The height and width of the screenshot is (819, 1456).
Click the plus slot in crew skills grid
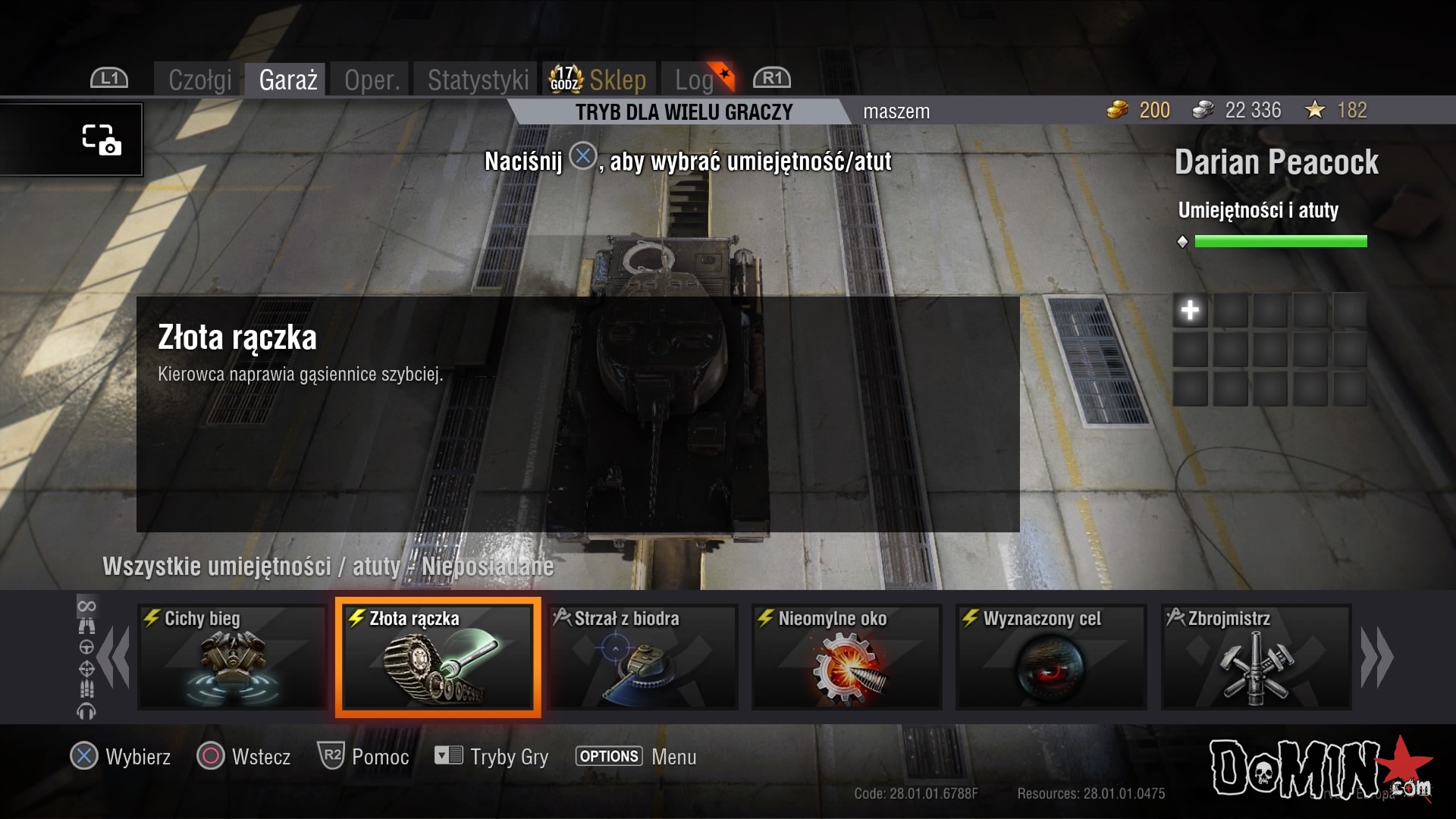pos(1190,310)
